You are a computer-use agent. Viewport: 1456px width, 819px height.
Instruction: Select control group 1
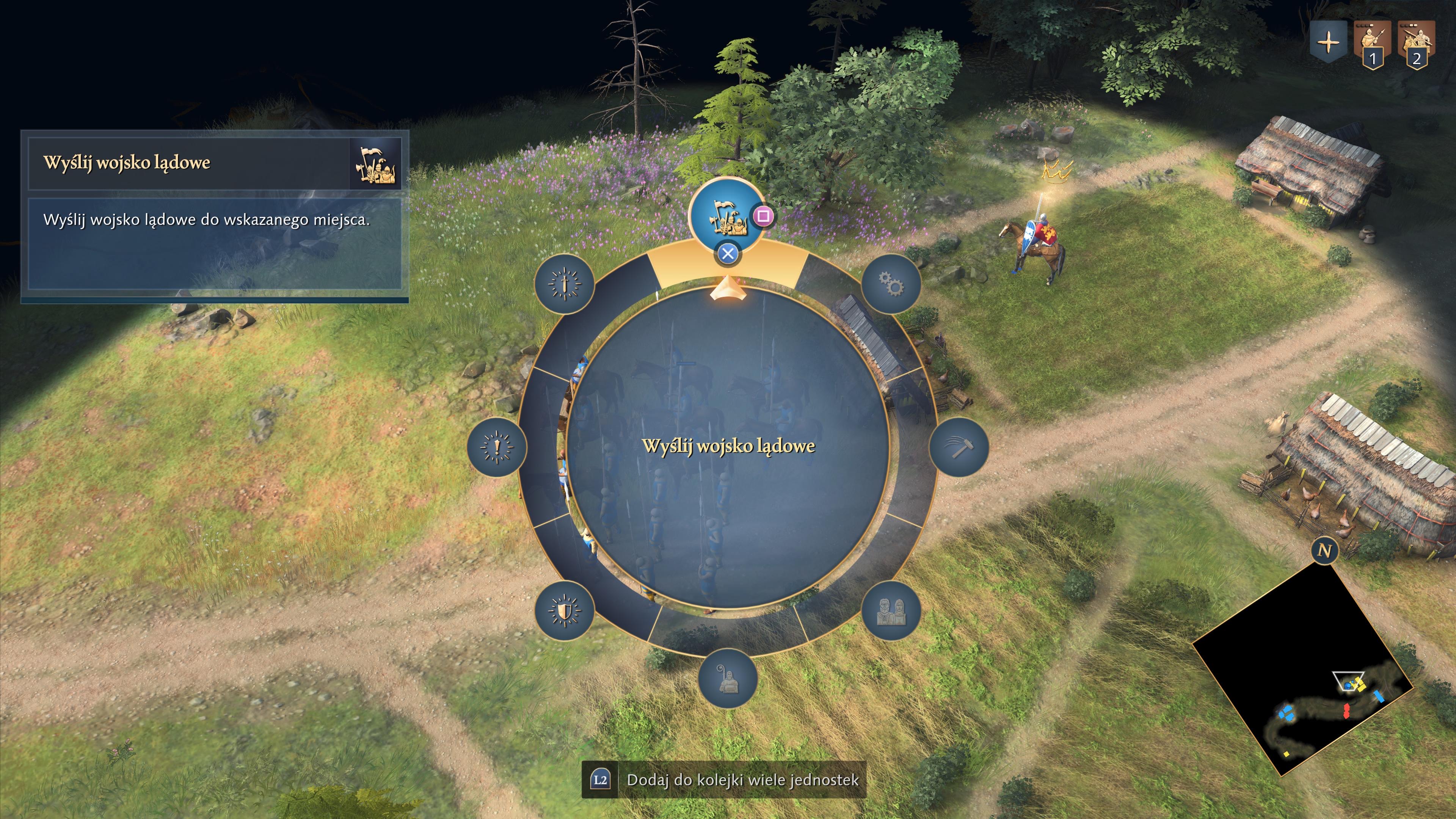1372,45
